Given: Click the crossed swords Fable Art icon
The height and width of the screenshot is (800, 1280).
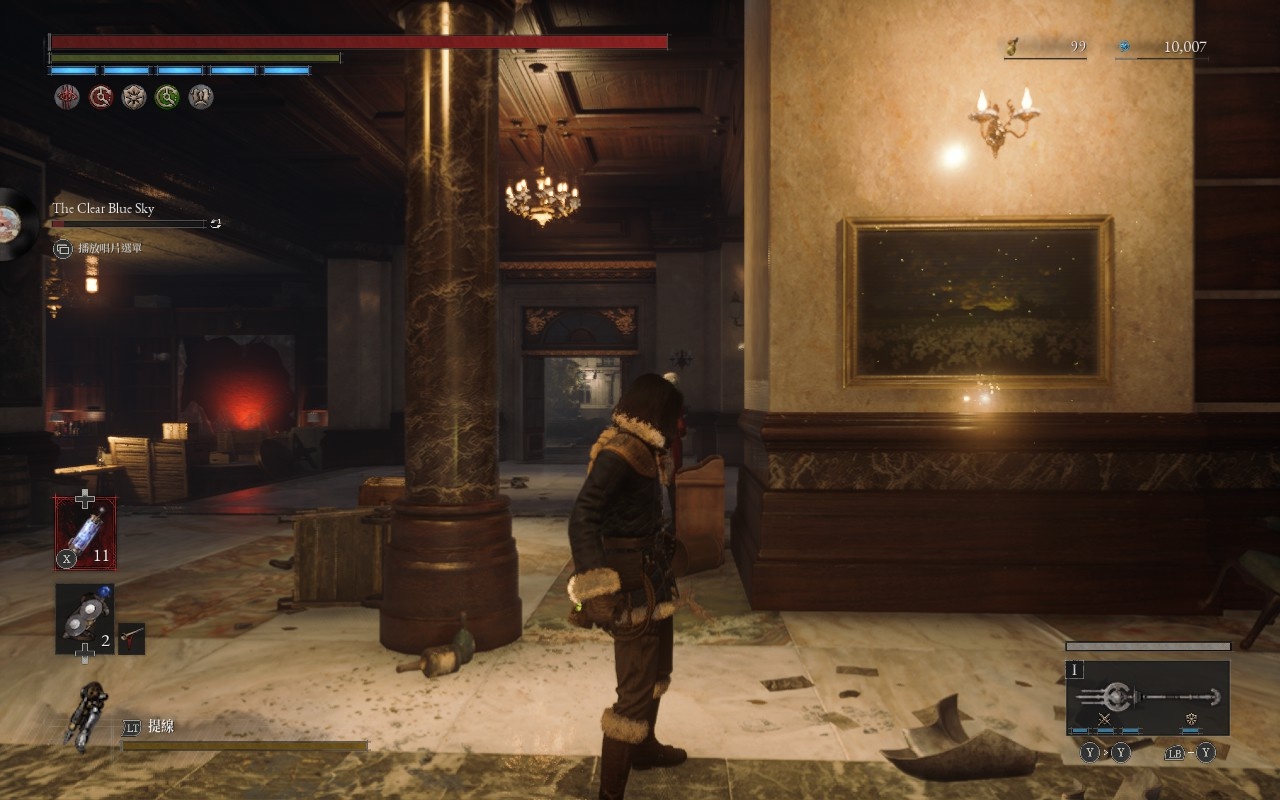Looking at the screenshot, I should click(1105, 719).
